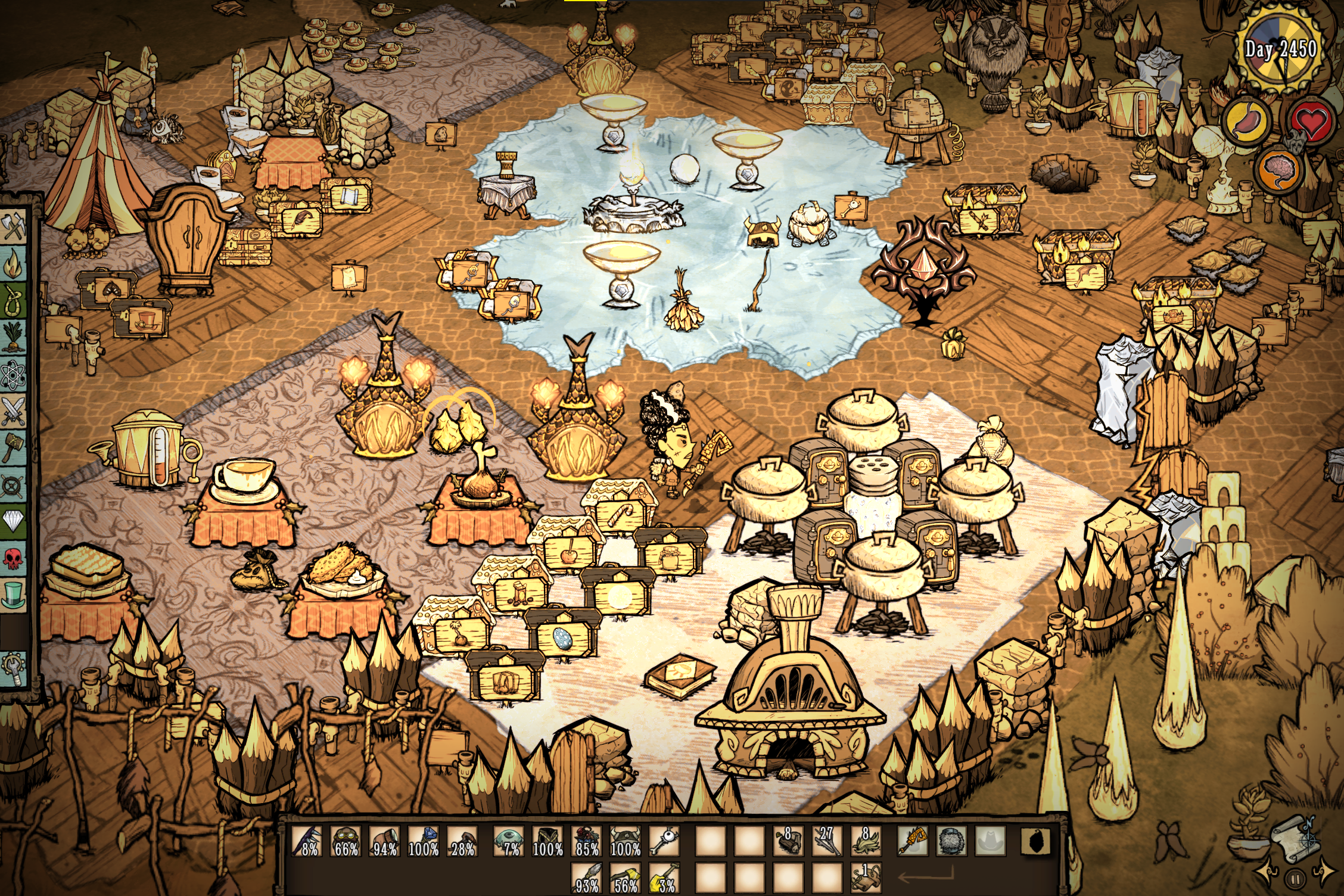Open the red skull Magic tab

coord(13,558)
